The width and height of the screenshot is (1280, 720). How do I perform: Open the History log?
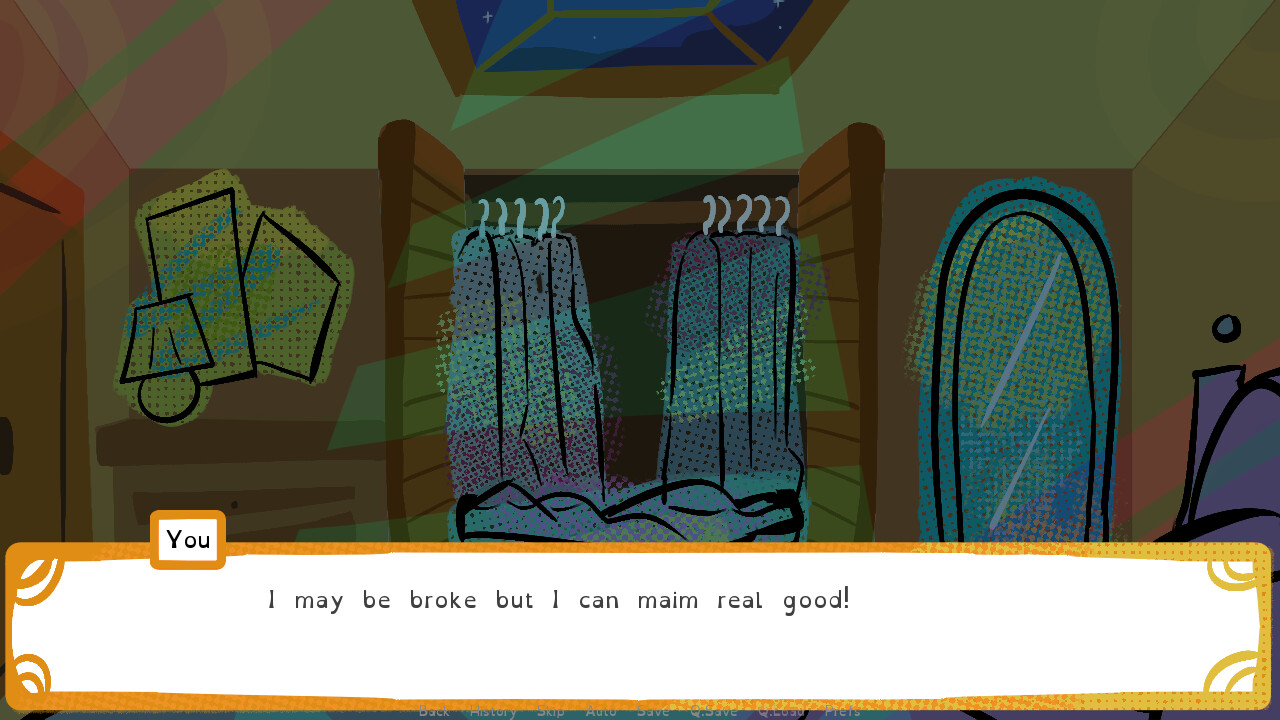(493, 712)
